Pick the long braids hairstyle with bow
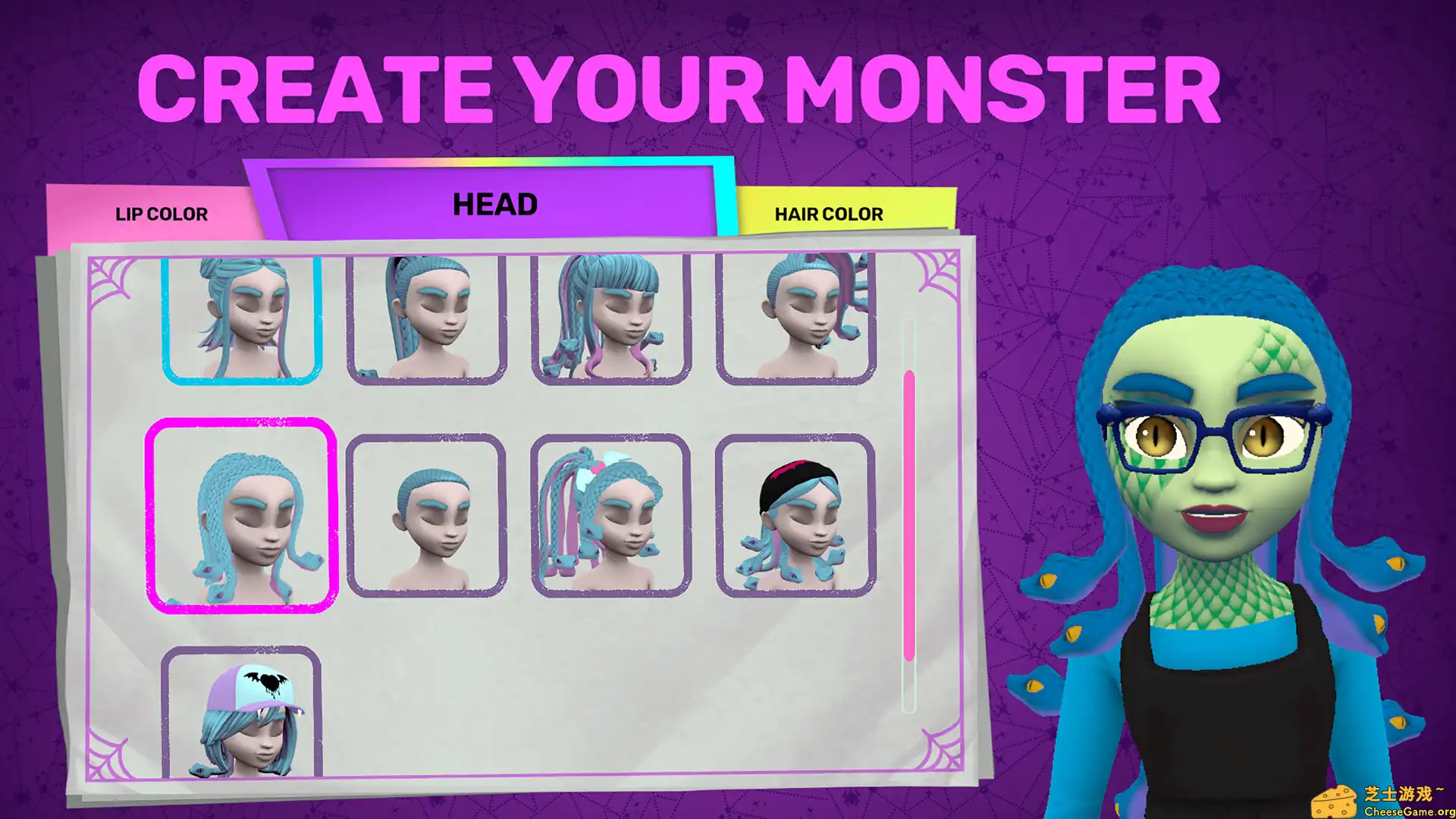Image resolution: width=1456 pixels, height=819 pixels. pyautogui.click(x=610, y=516)
